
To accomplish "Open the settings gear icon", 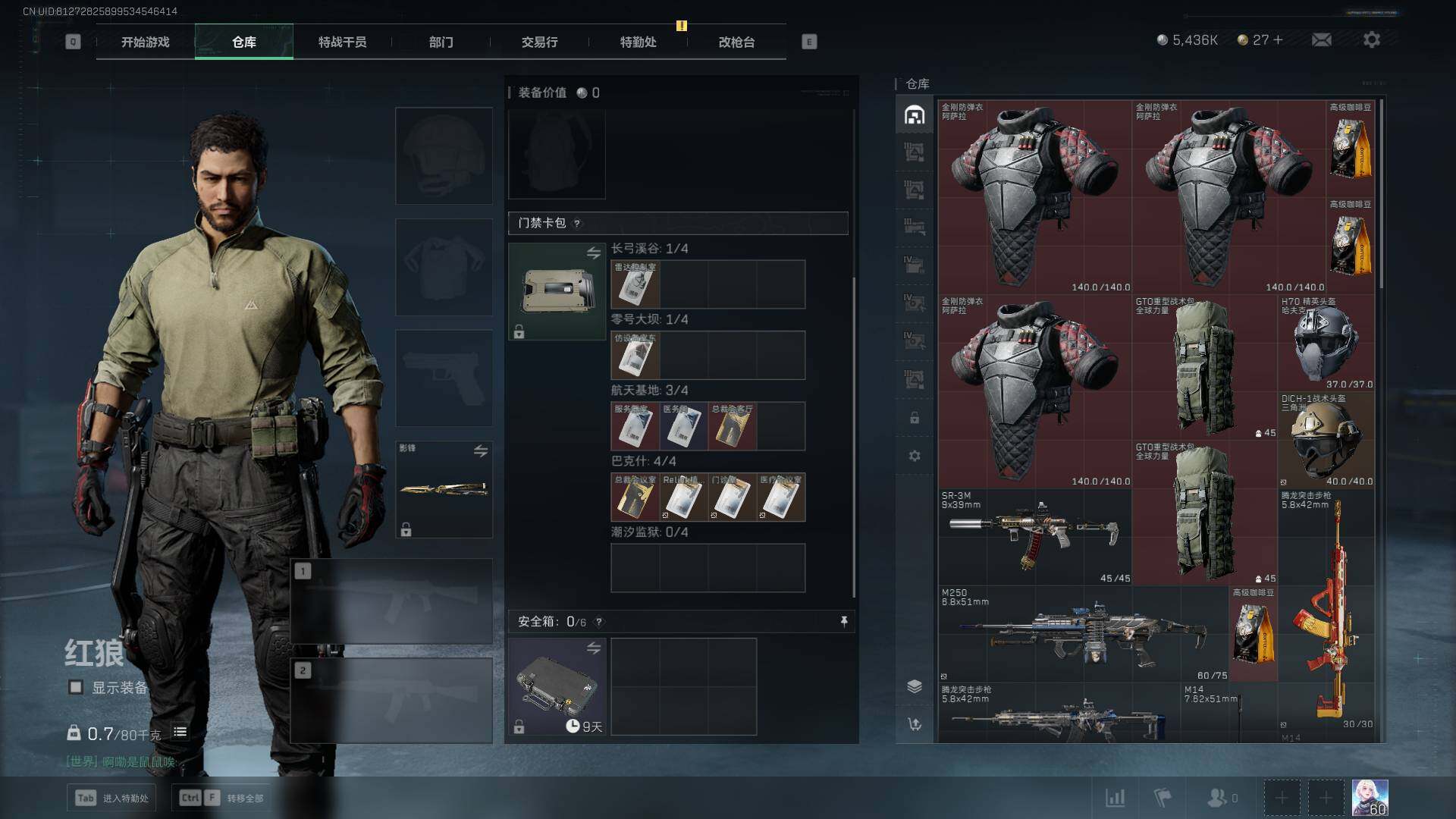I will (x=1371, y=39).
